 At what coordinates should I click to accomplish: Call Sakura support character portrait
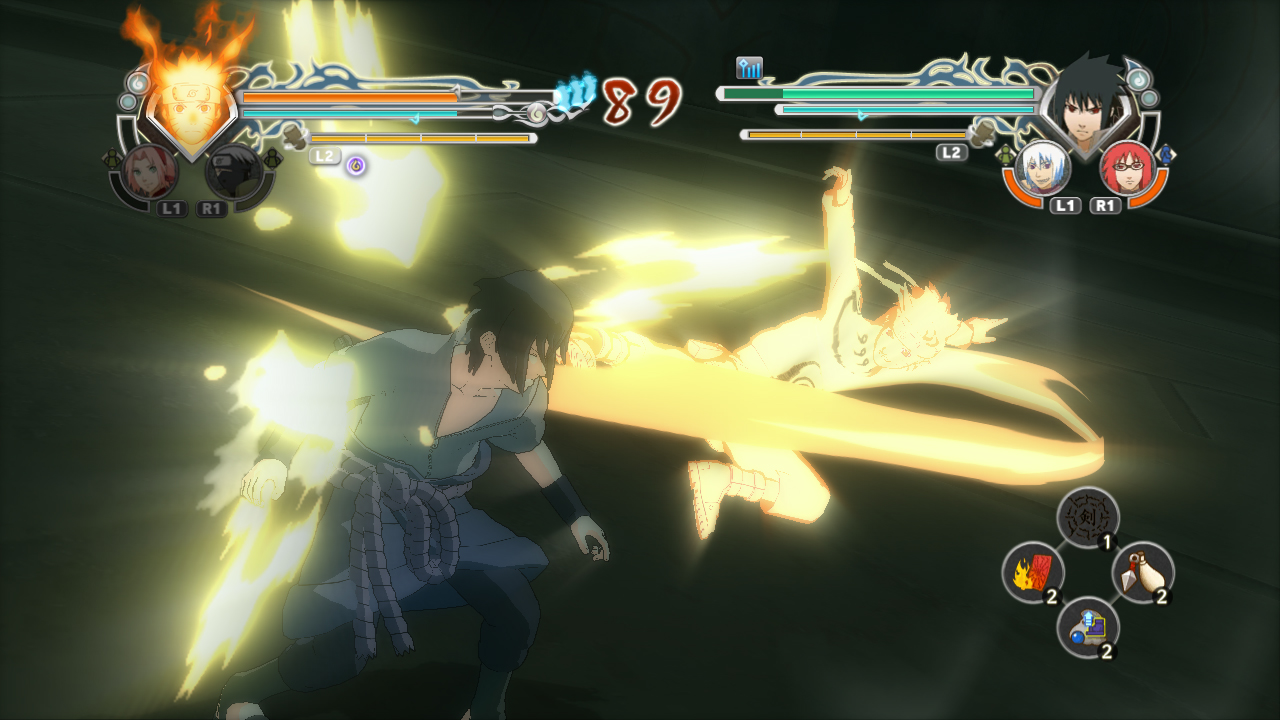151,172
